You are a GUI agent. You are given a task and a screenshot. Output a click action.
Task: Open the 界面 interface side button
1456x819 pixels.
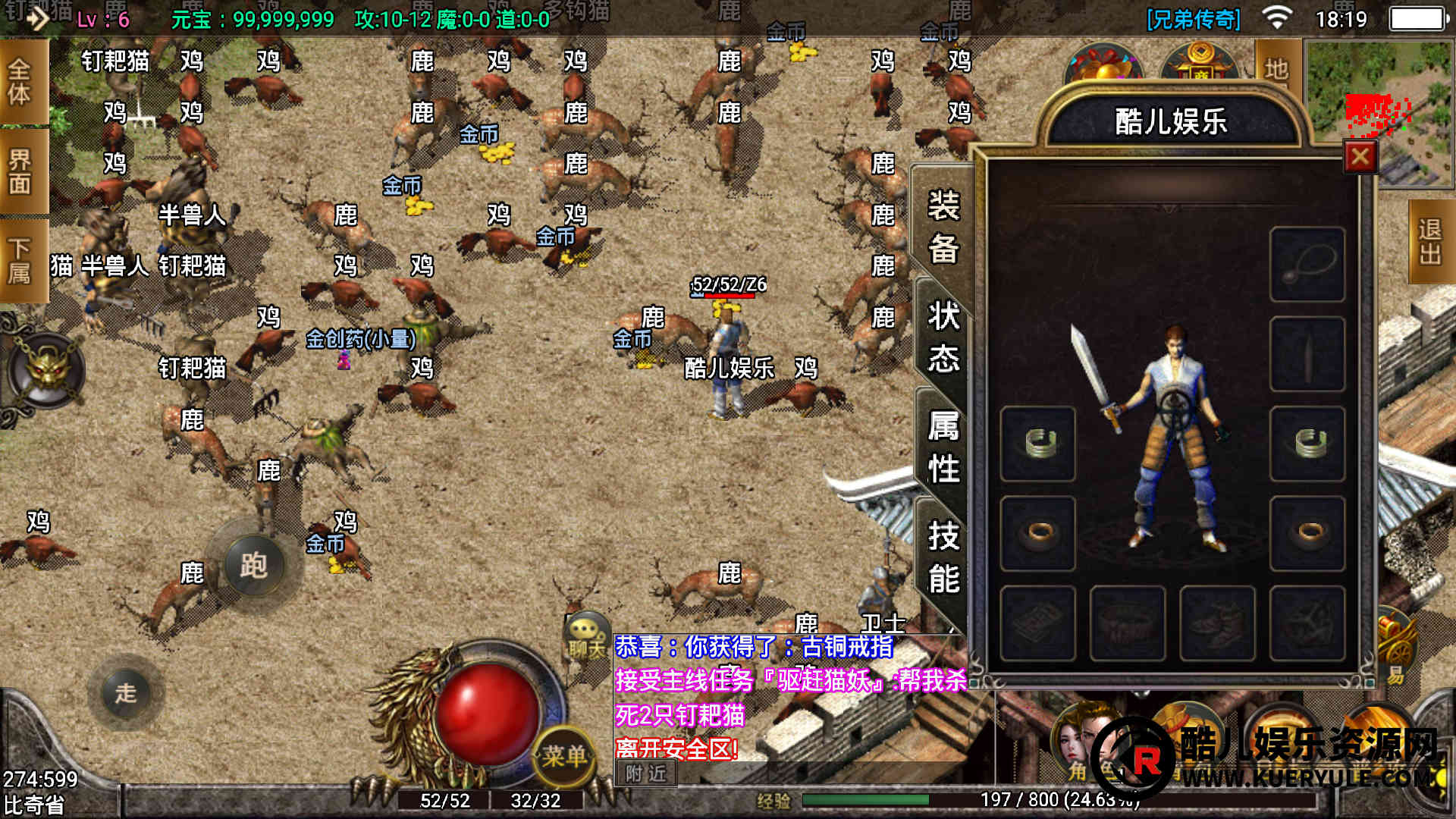pyautogui.click(x=20, y=171)
